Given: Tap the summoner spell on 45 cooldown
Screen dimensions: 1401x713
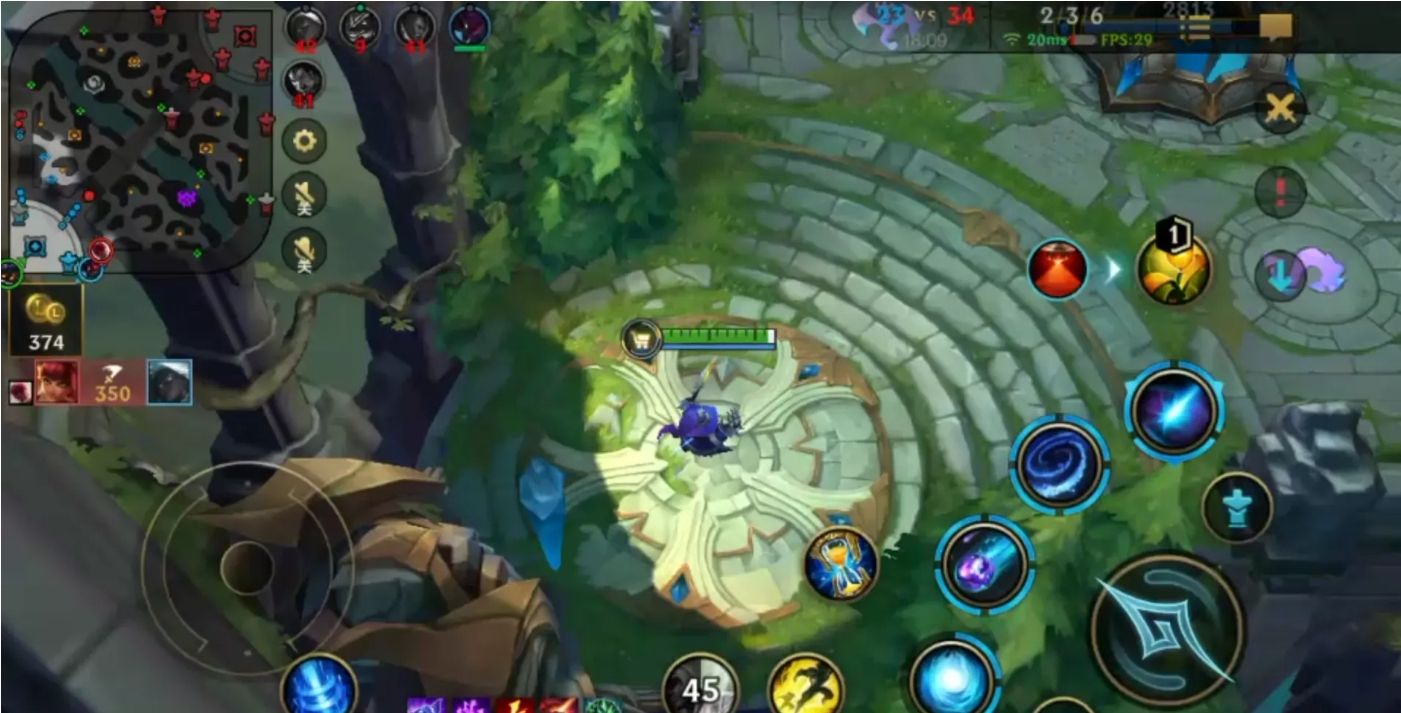Looking at the screenshot, I should (x=700, y=687).
